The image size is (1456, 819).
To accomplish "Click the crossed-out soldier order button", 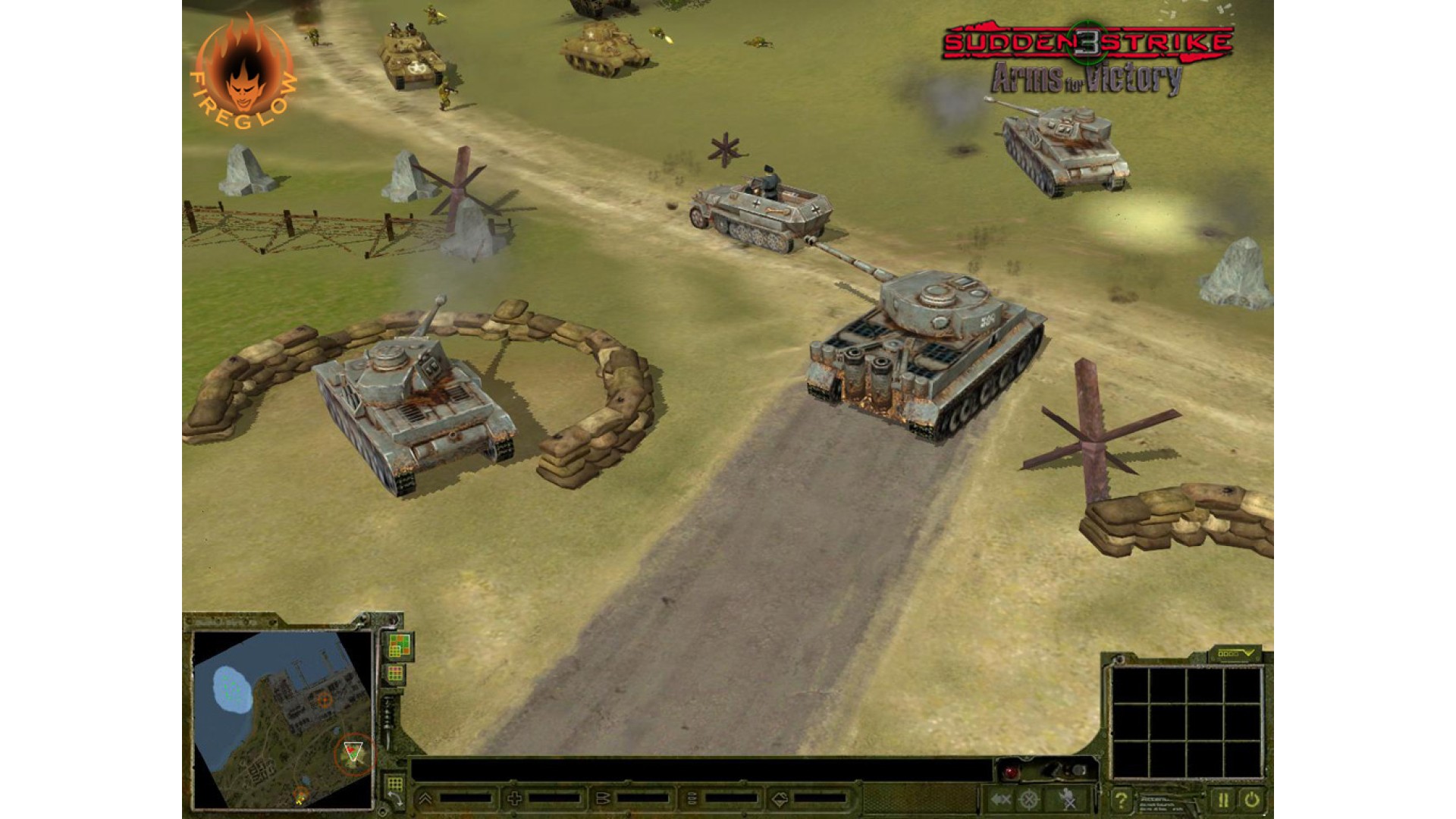I will click(x=1068, y=799).
